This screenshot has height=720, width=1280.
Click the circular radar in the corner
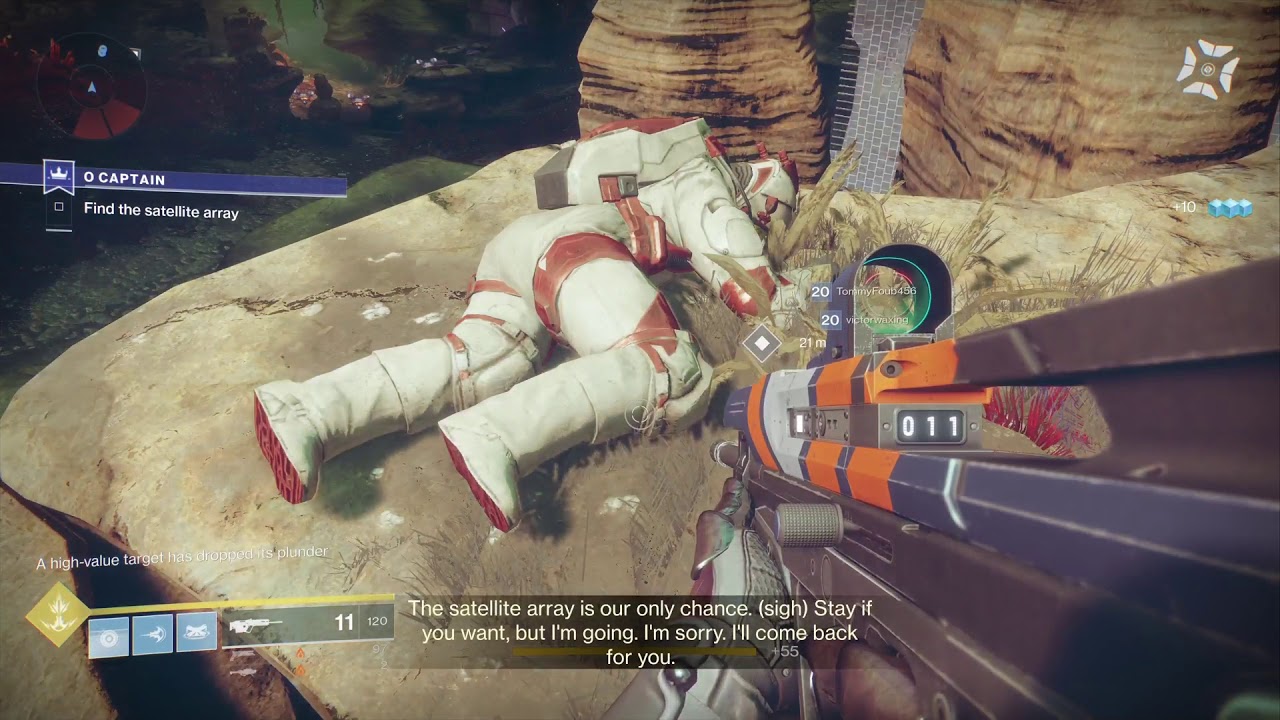[92, 88]
